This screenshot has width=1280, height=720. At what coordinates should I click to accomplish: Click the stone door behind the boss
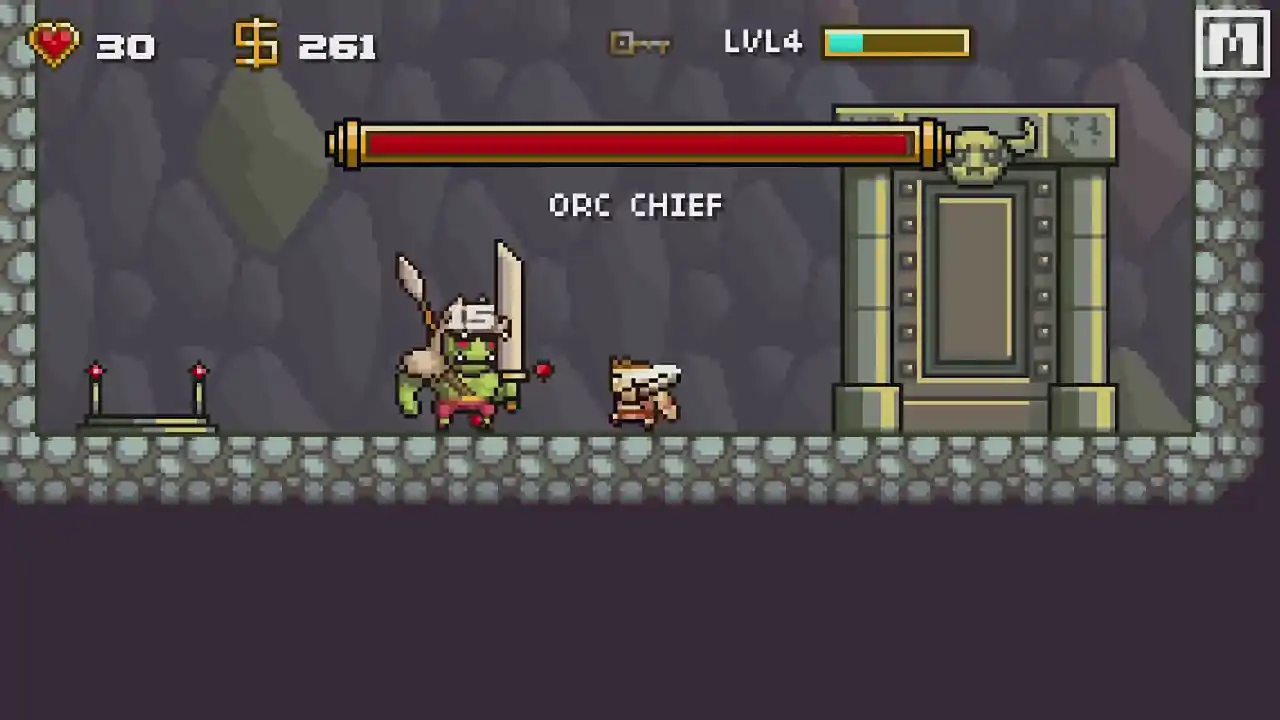click(x=975, y=280)
